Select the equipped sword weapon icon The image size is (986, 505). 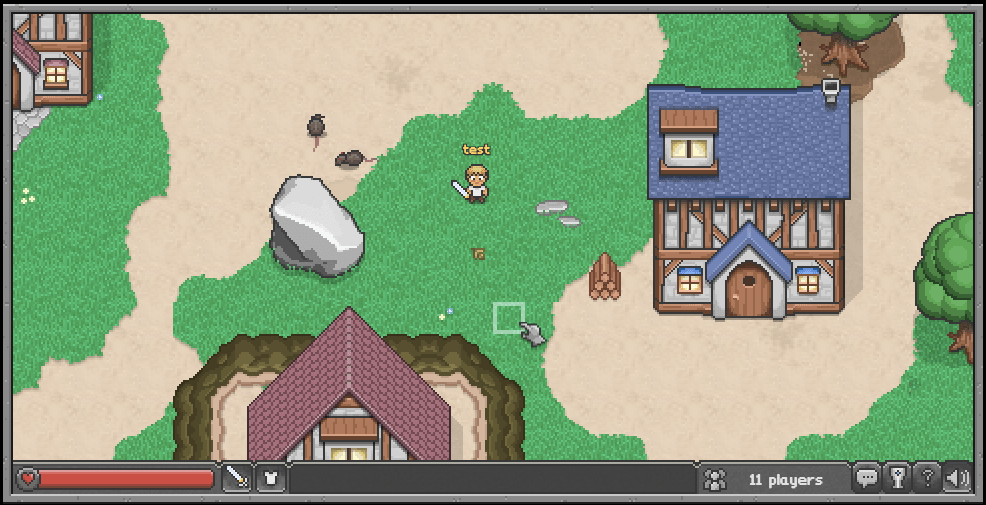click(237, 478)
